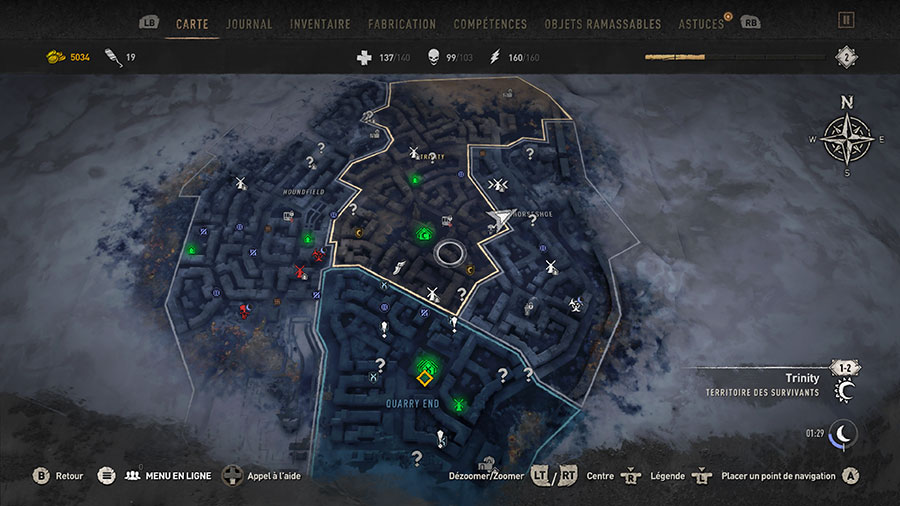Select the Carte tab
Screen dimensions: 900x506
tap(192, 23)
